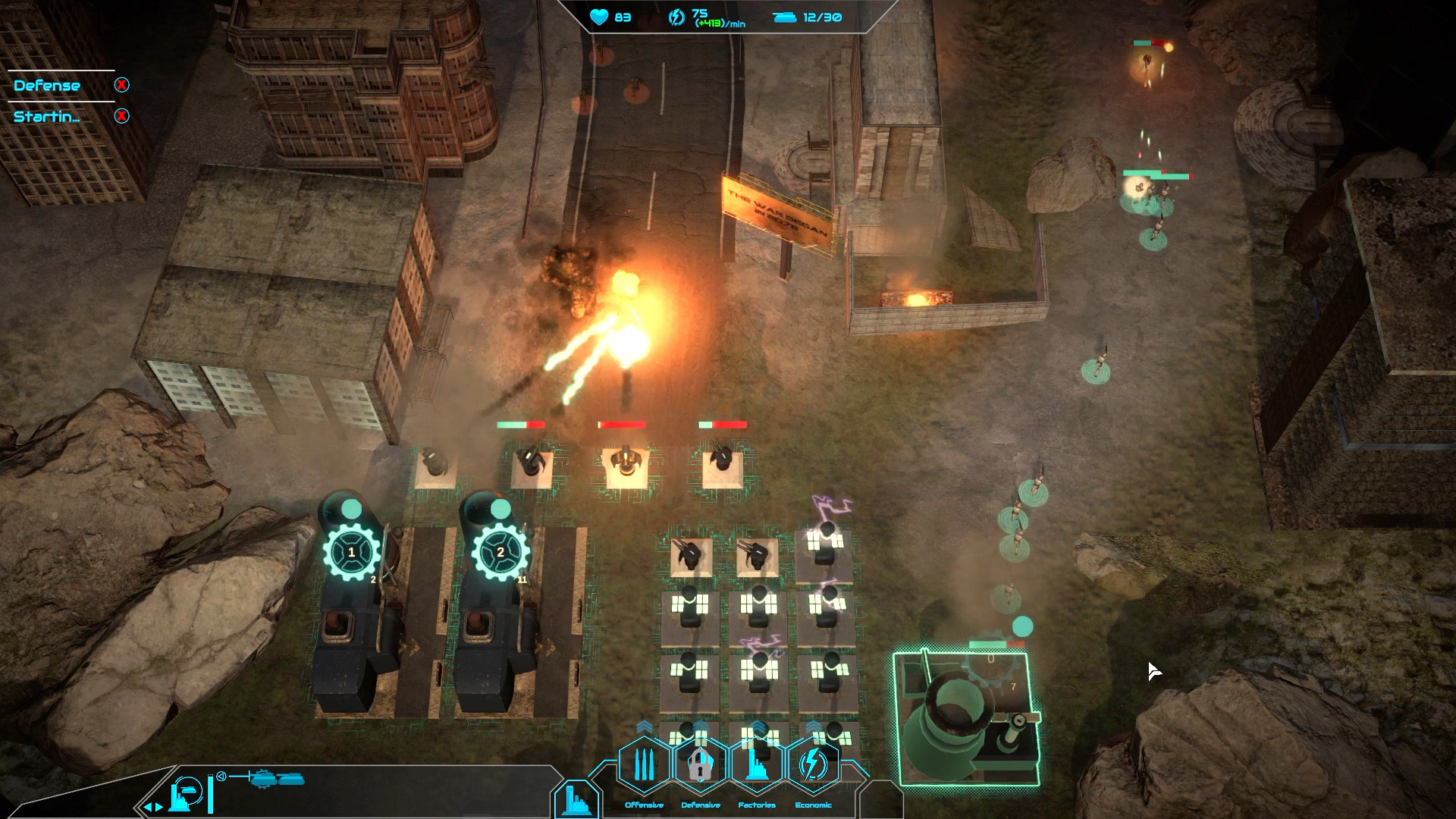Switch to the Factories tab label
The width and height of the screenshot is (1456, 819).
(757, 805)
